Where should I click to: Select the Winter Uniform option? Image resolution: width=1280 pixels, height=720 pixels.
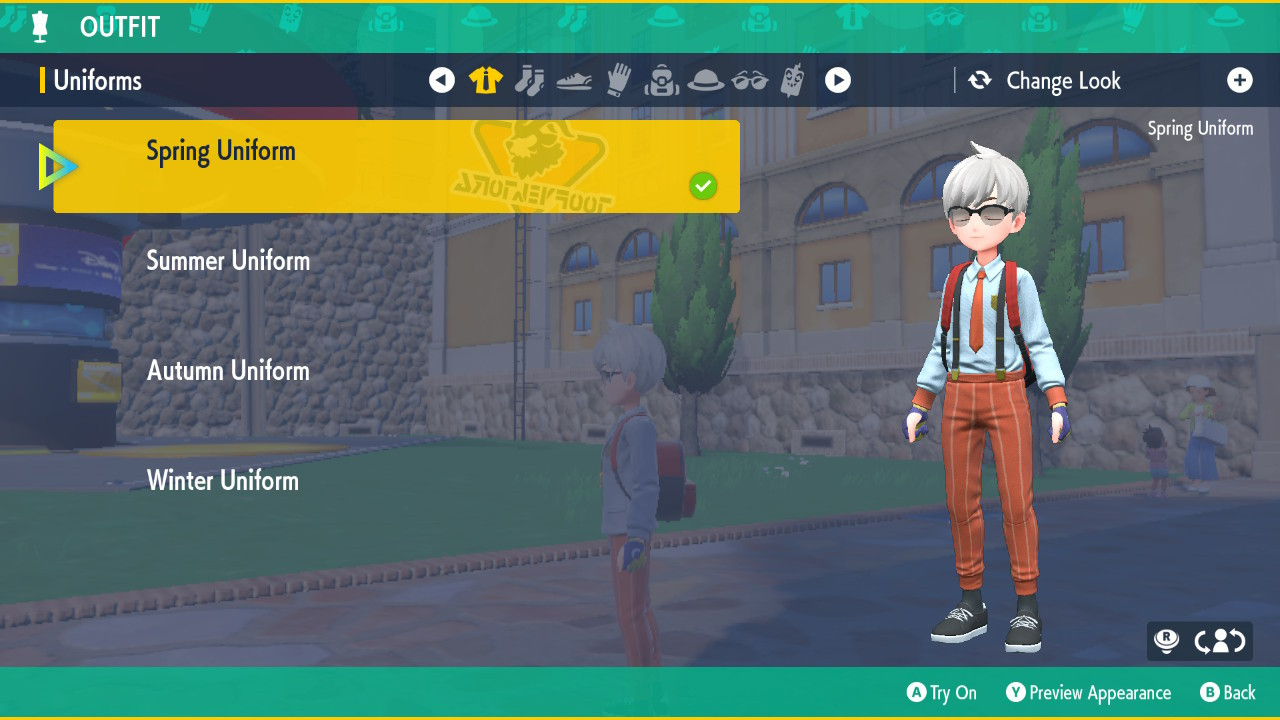[223, 480]
